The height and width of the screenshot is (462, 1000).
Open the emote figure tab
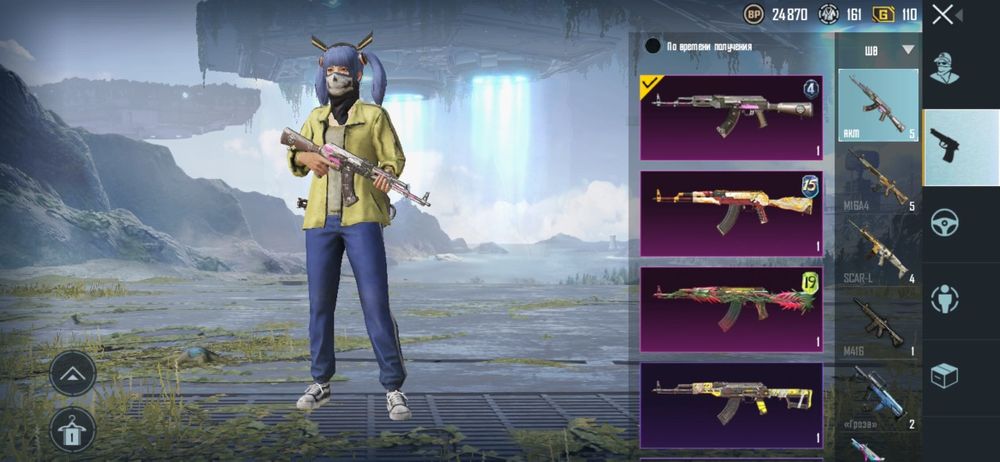tap(944, 298)
